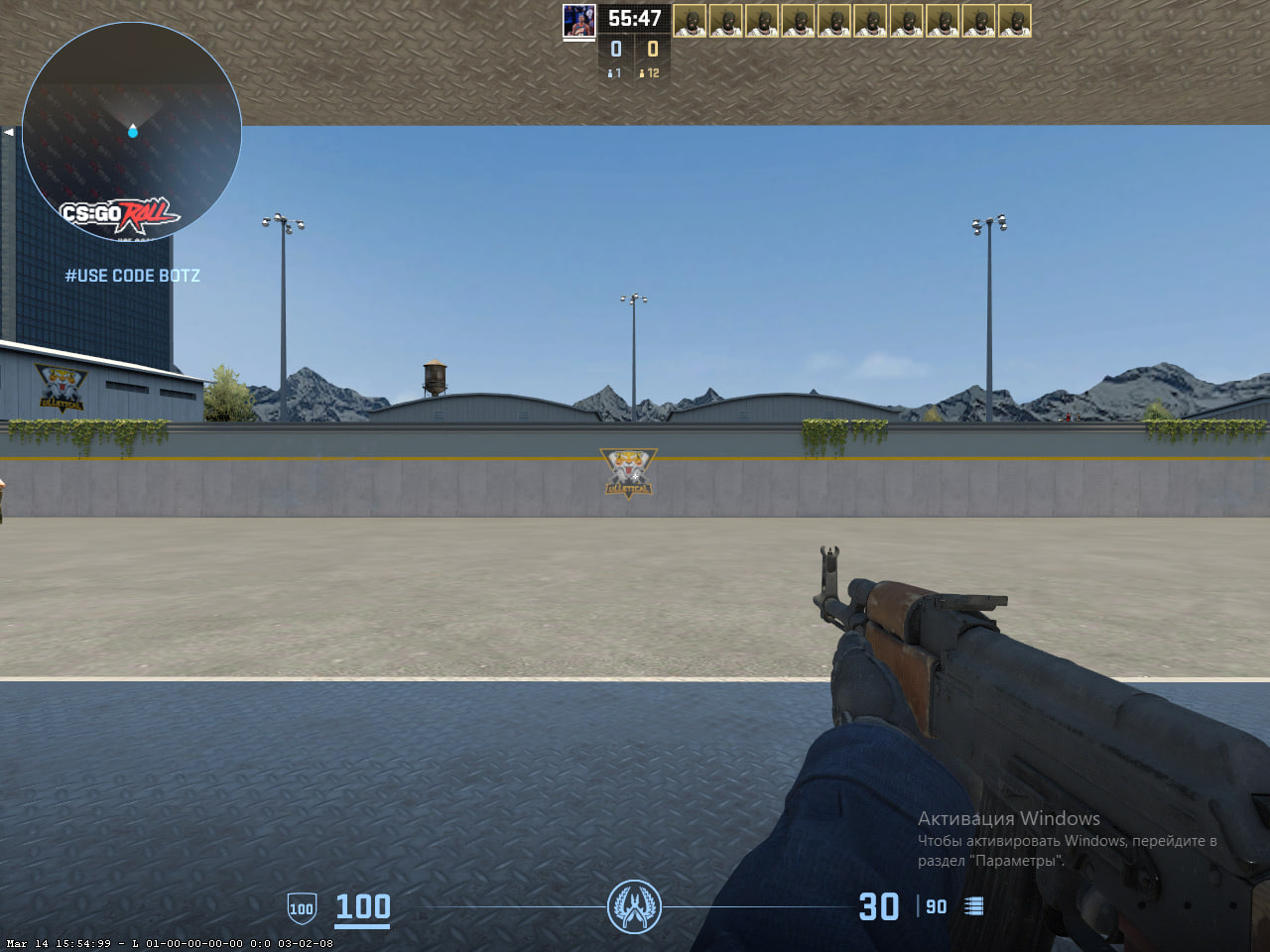Viewport: 1270px width, 952px height.
Task: Click the ammo magazine icon near reserve count
Action: [x=974, y=905]
